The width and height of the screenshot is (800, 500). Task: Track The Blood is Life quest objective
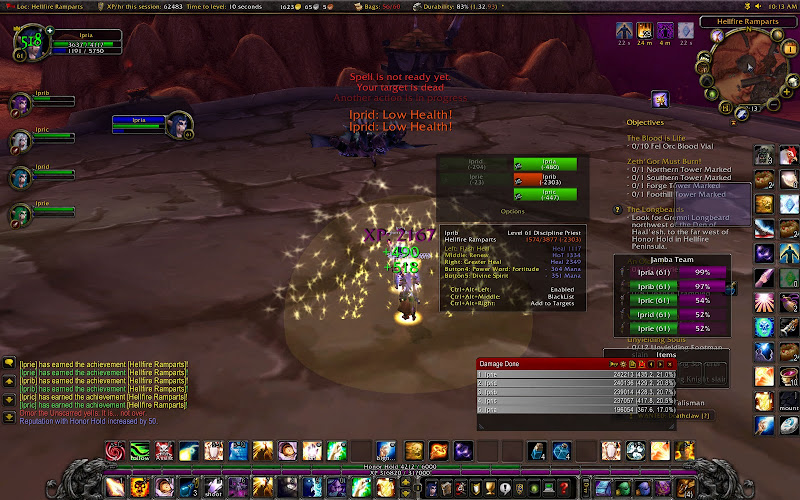click(656, 137)
